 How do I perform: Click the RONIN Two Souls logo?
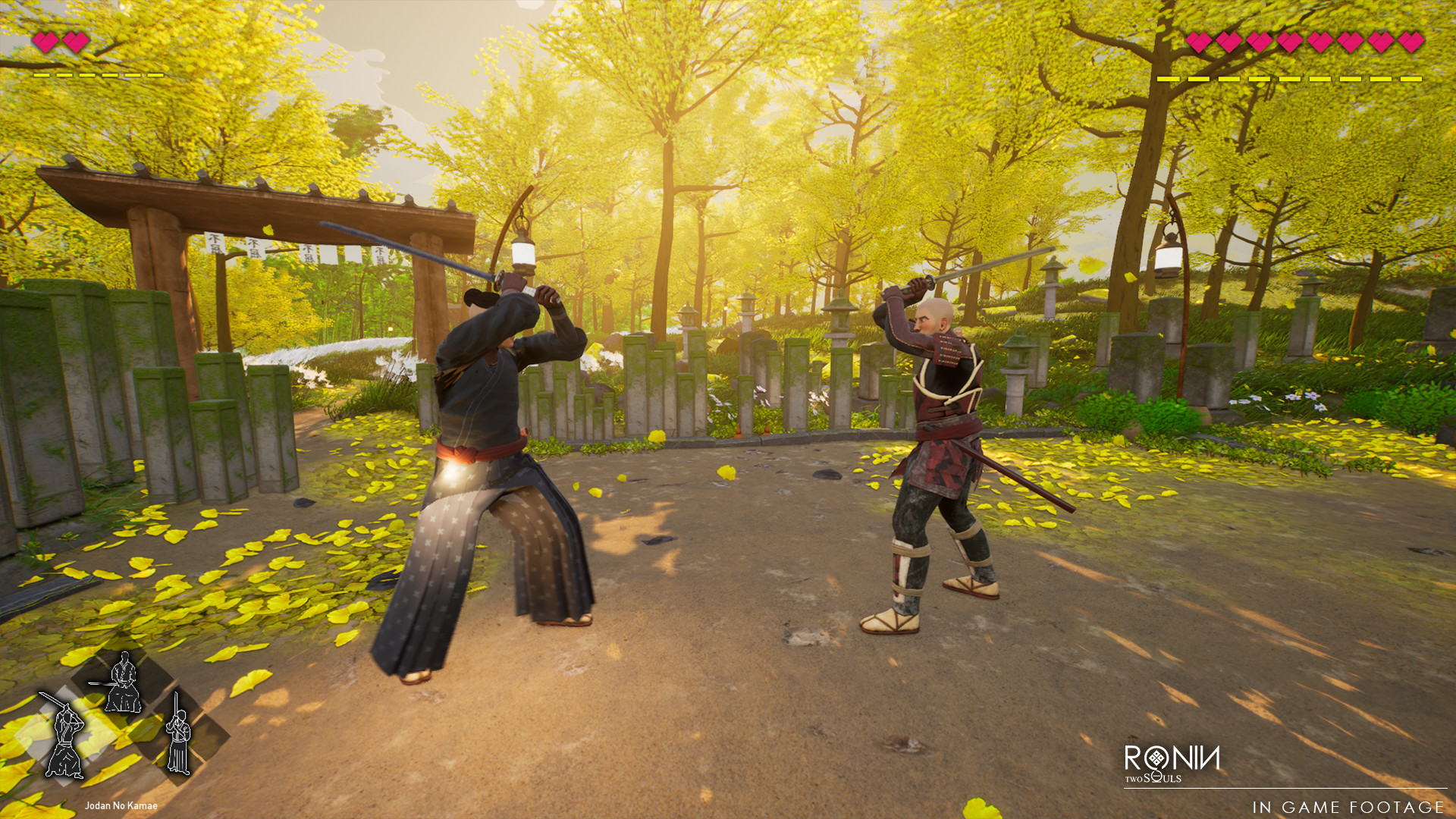coord(1172,761)
